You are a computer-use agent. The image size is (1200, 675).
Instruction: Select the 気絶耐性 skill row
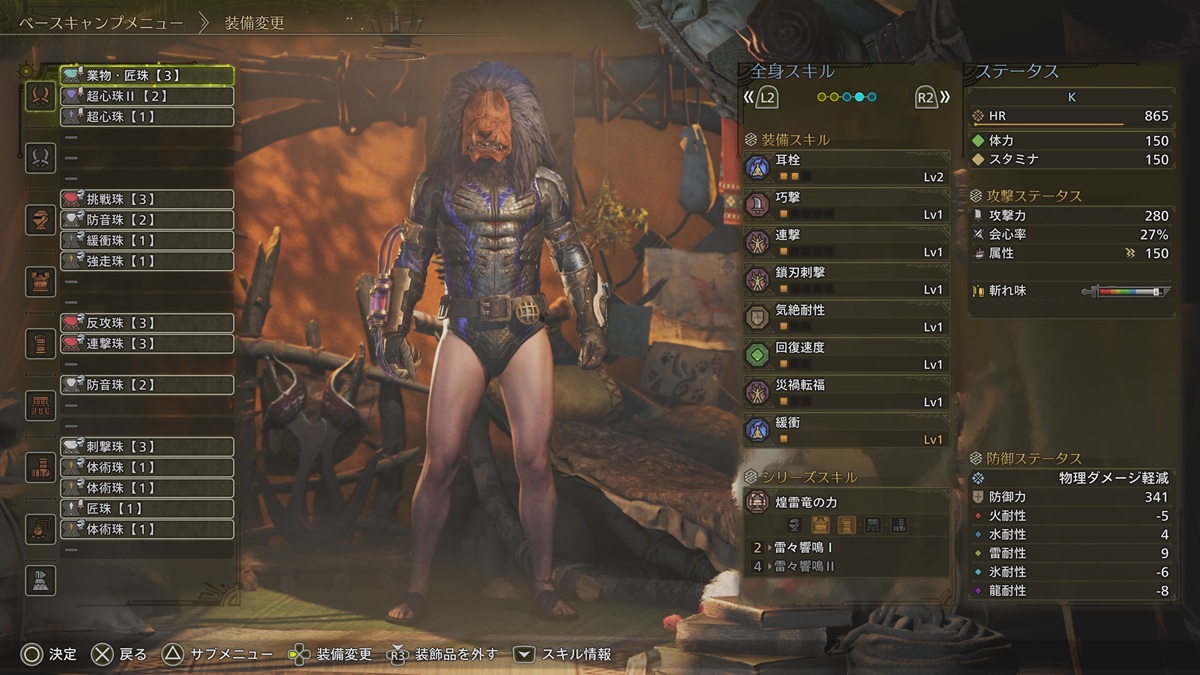click(x=847, y=318)
